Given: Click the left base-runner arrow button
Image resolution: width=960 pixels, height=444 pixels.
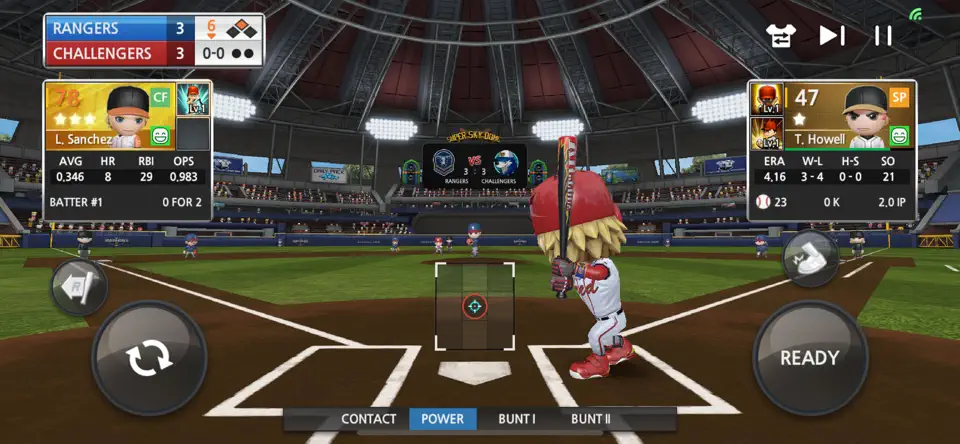Looking at the screenshot, I should point(78,288).
